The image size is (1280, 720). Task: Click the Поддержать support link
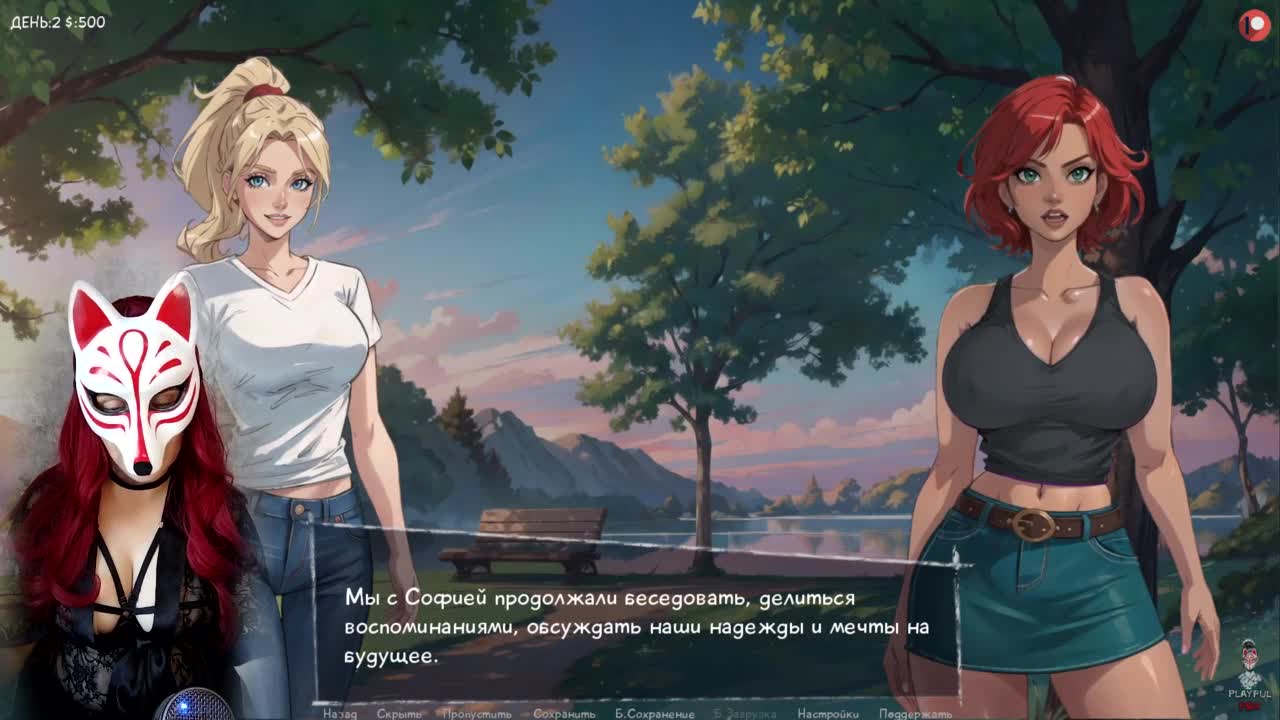point(916,714)
